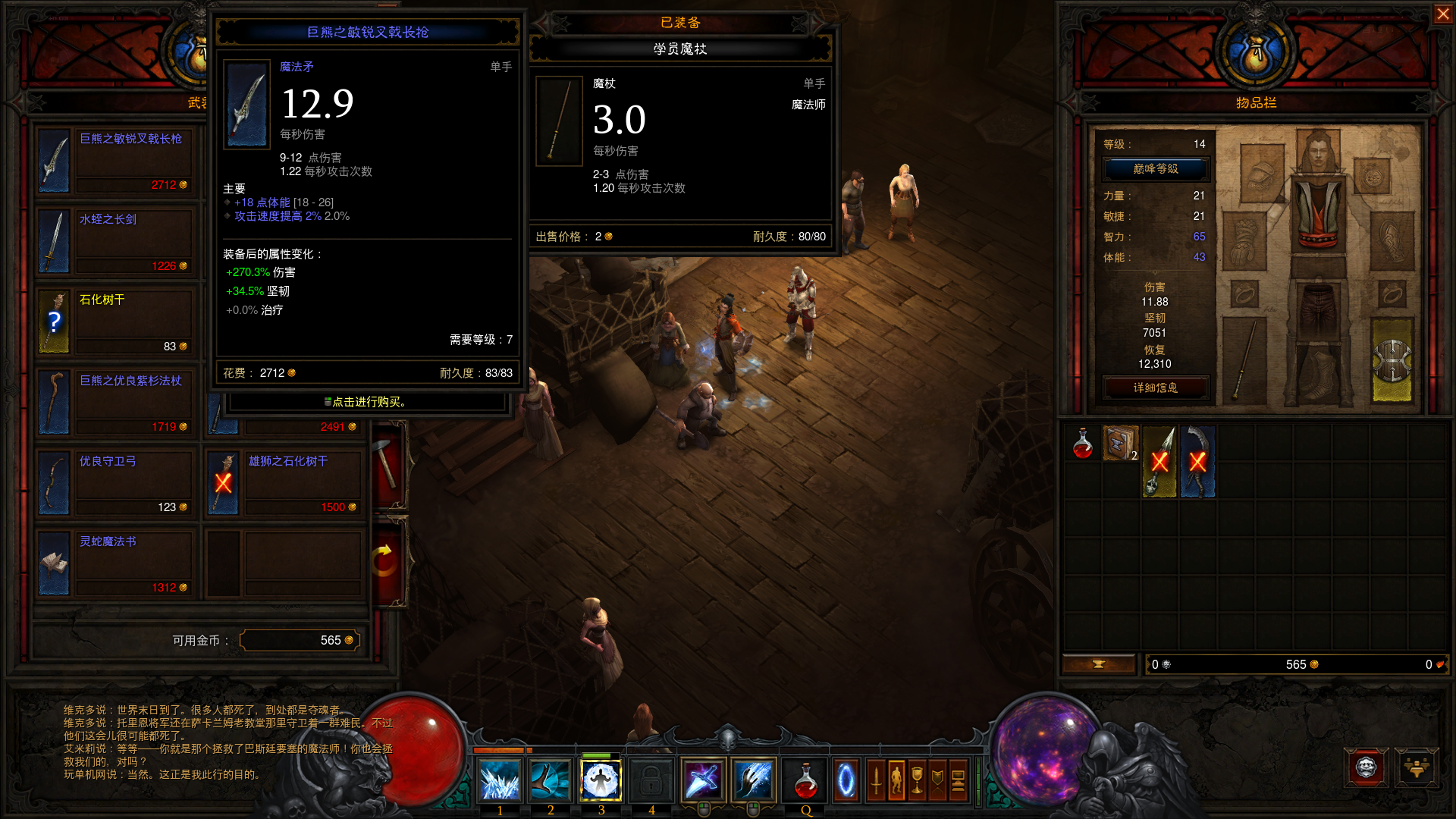The image size is (1456, 819).
Task: Buy the 巨熊之敏锐叉戟长枪 spear
Action: coord(114,161)
